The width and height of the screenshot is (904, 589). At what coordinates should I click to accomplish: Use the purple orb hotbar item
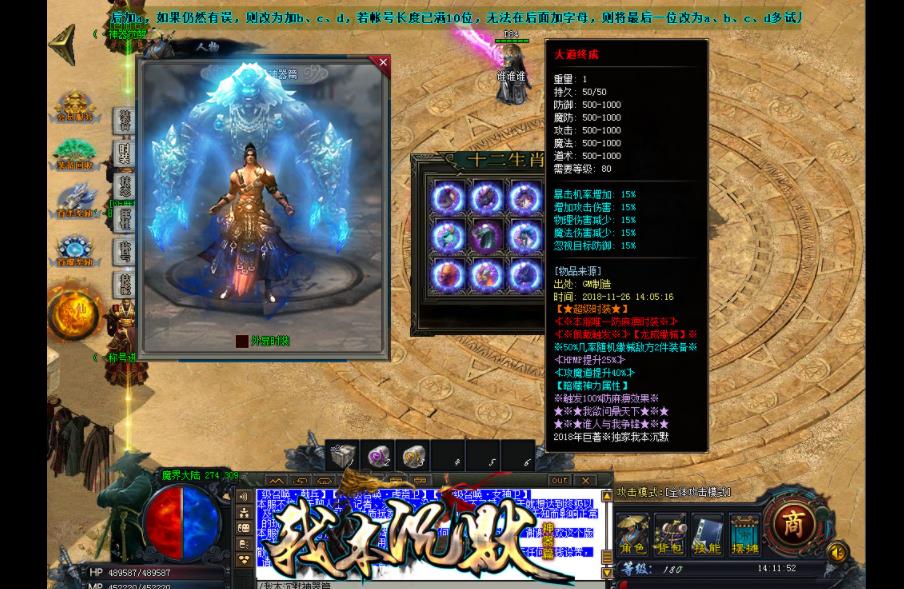(379, 457)
